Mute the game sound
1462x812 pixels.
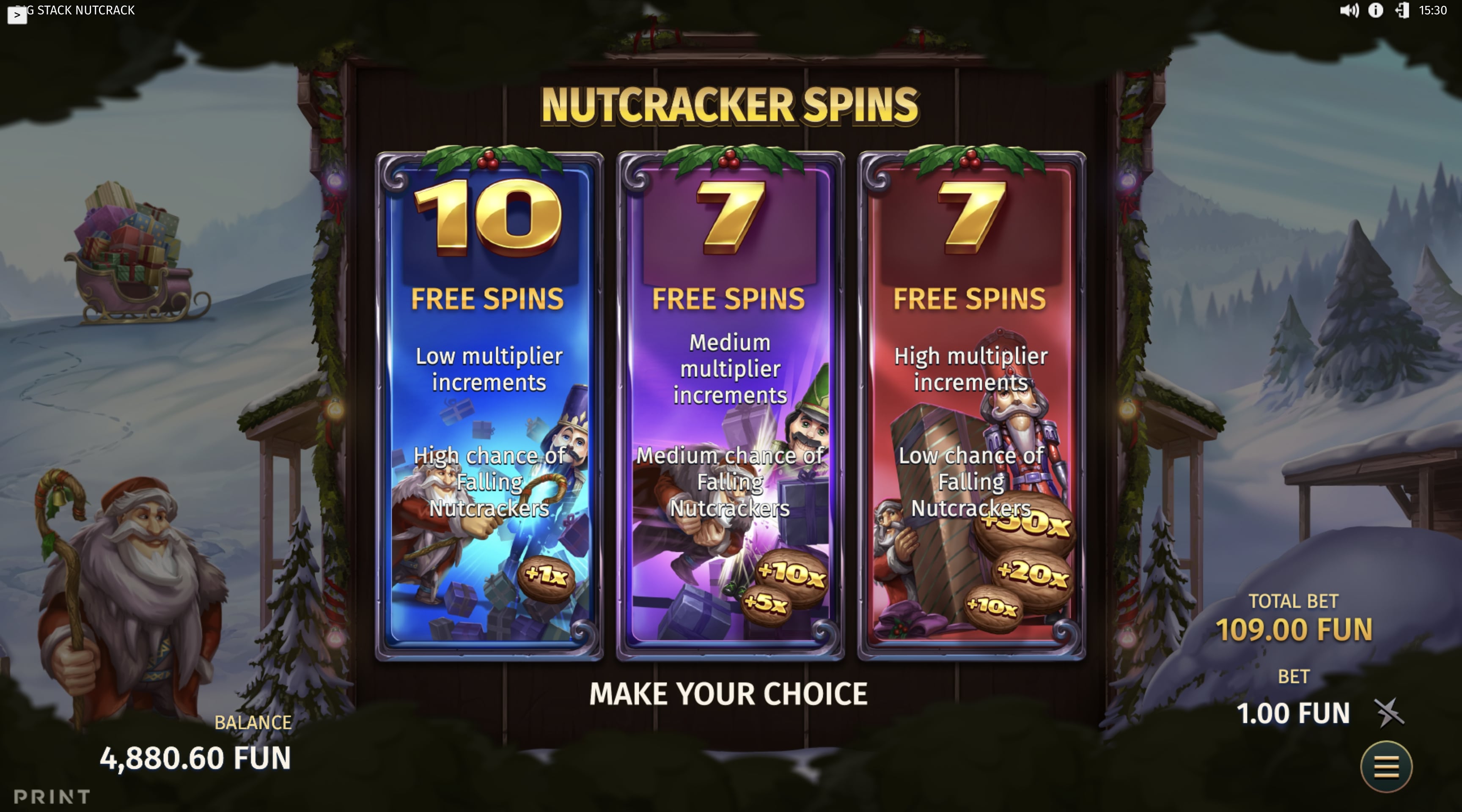click(1349, 10)
